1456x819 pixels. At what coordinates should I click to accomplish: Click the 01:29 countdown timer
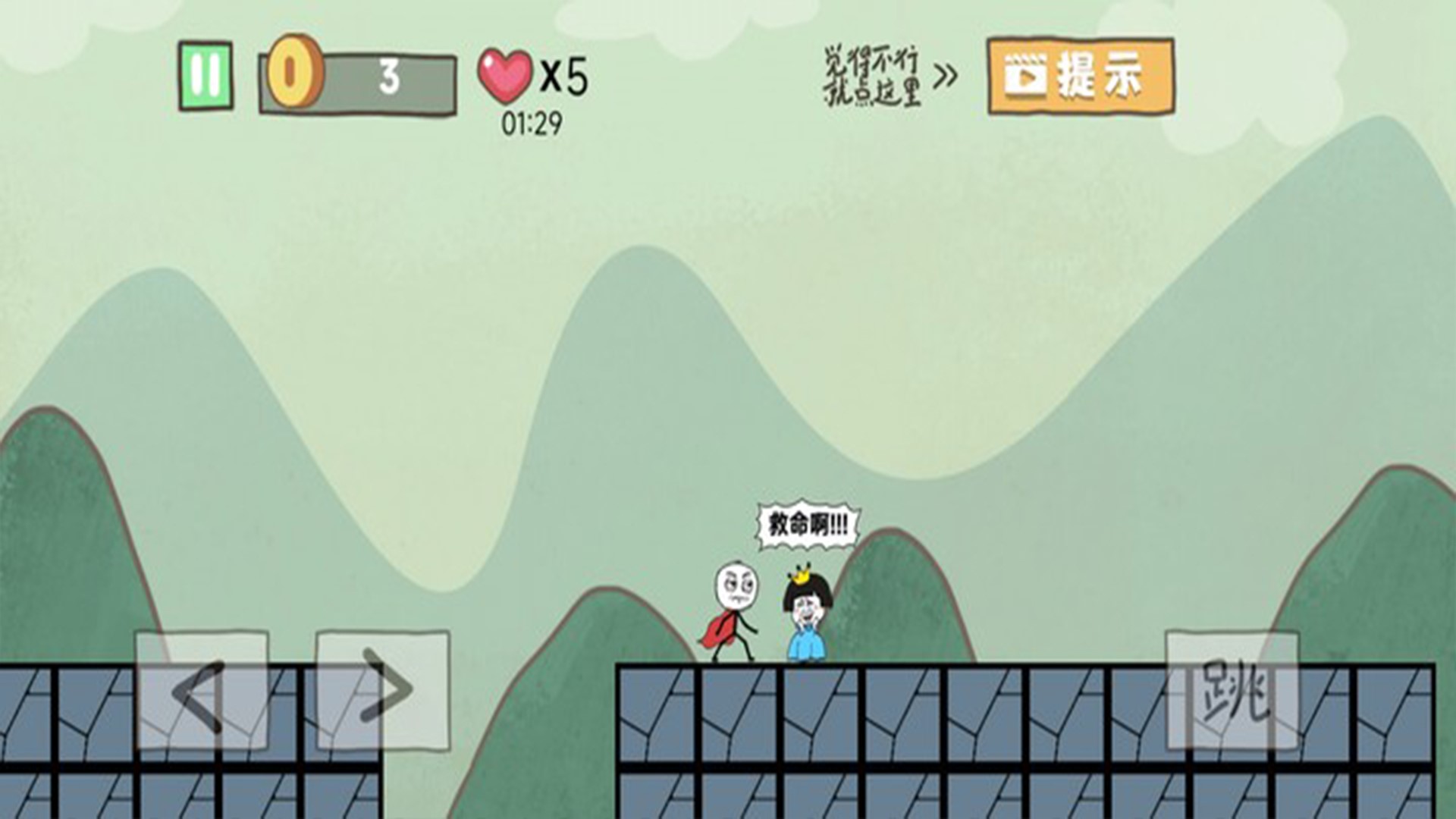531,123
